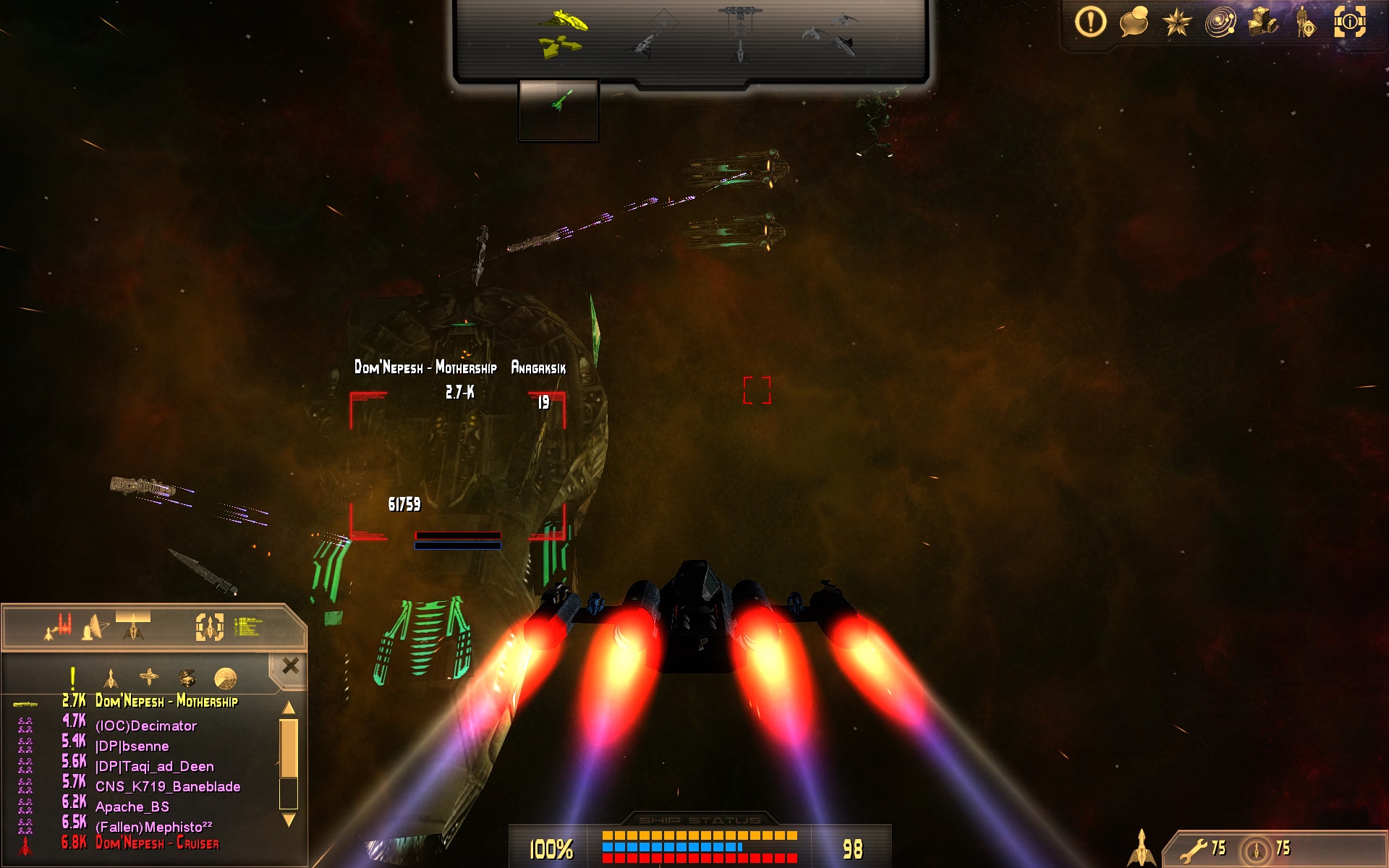Image resolution: width=1389 pixels, height=868 pixels.
Task: Target player (IOC)Decimator in the list
Action: coord(146,726)
